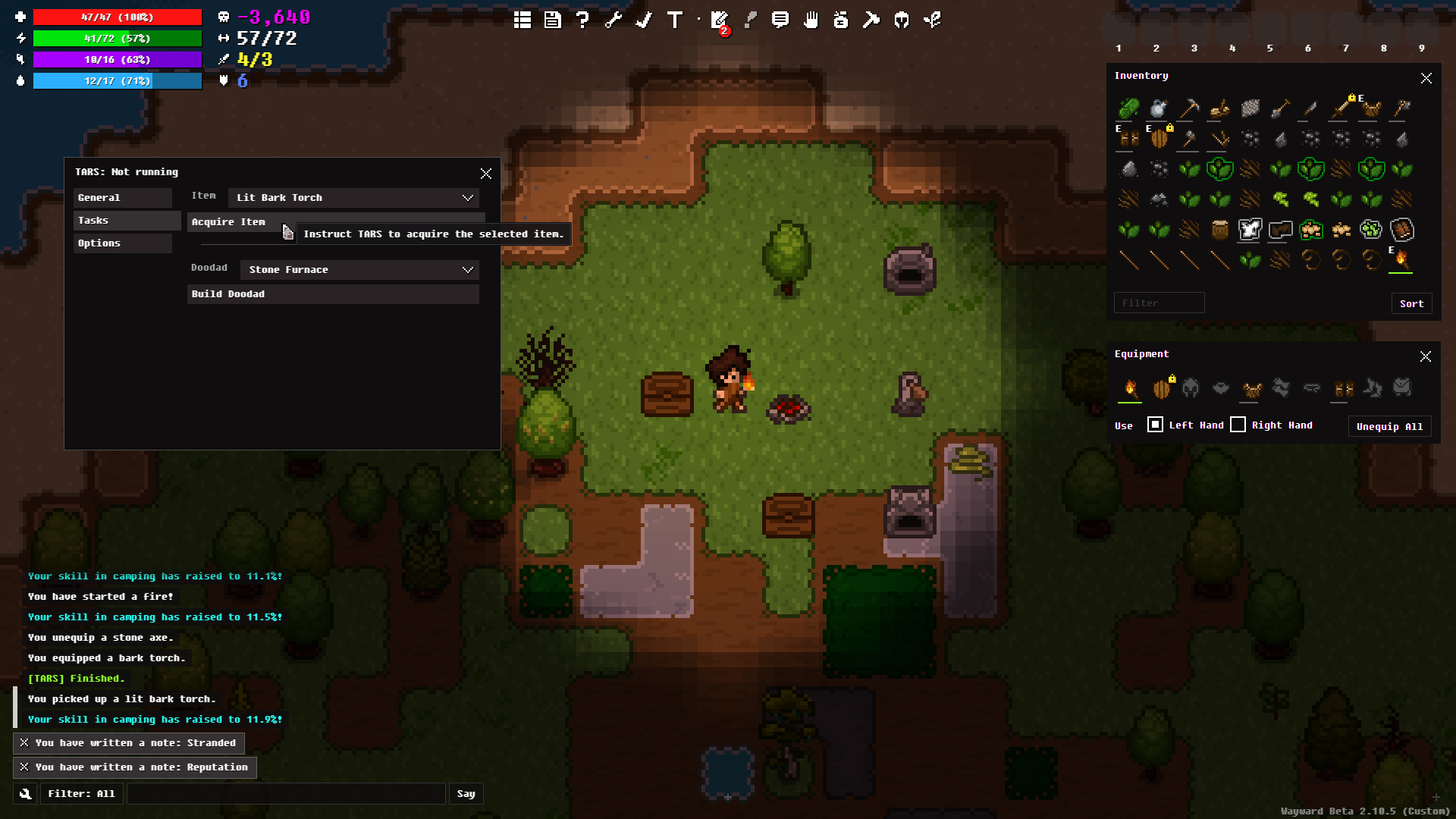
Task: Open the save game floppy disk icon
Action: [x=553, y=20]
